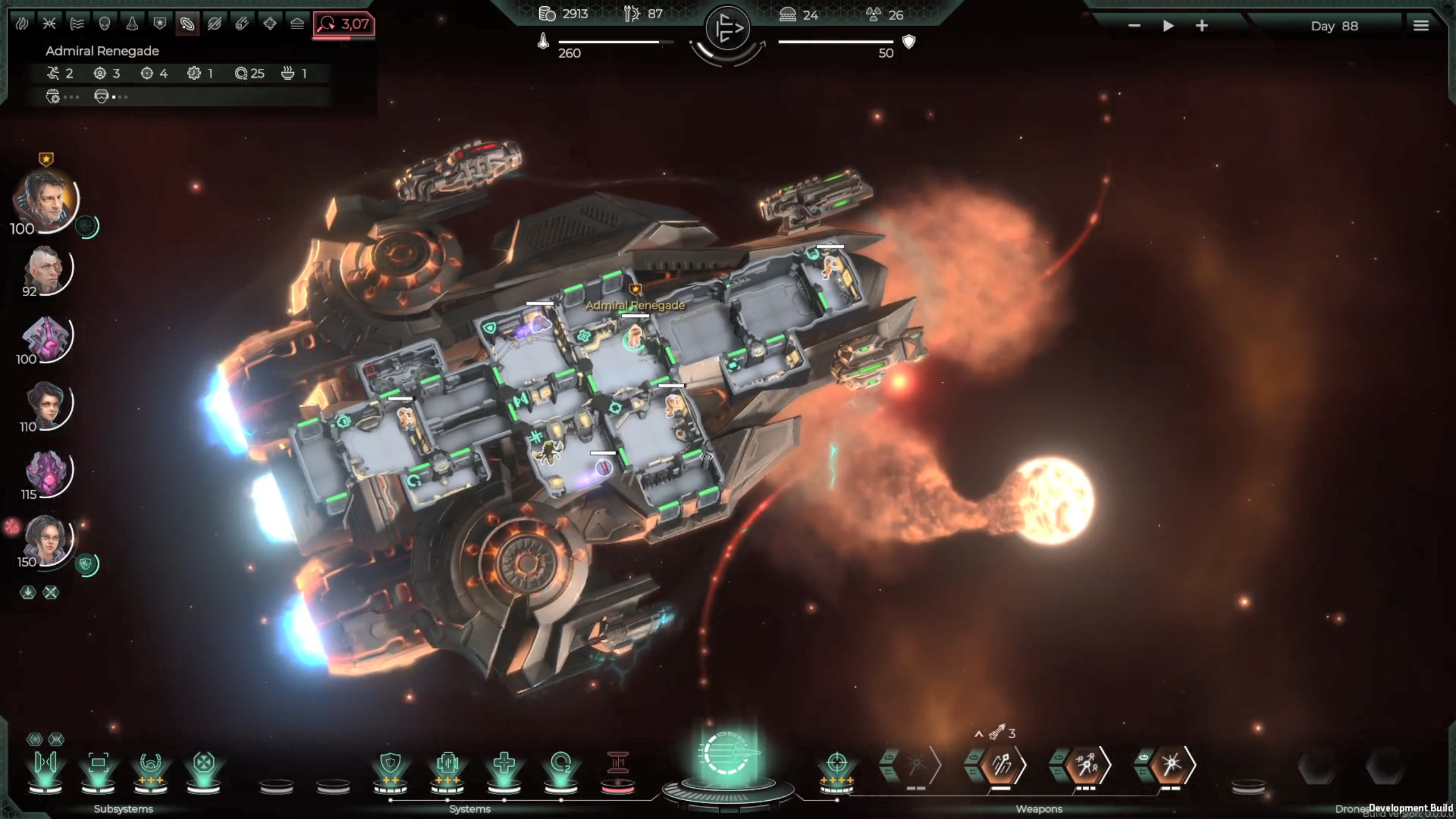Viewport: 1456px width, 819px height.
Task: Select the engine system icon
Action: pos(447,764)
